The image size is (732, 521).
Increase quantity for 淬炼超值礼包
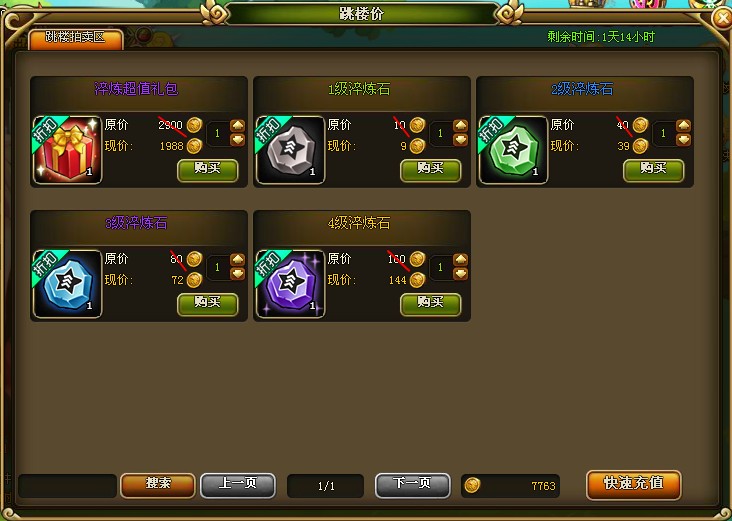pos(237,125)
